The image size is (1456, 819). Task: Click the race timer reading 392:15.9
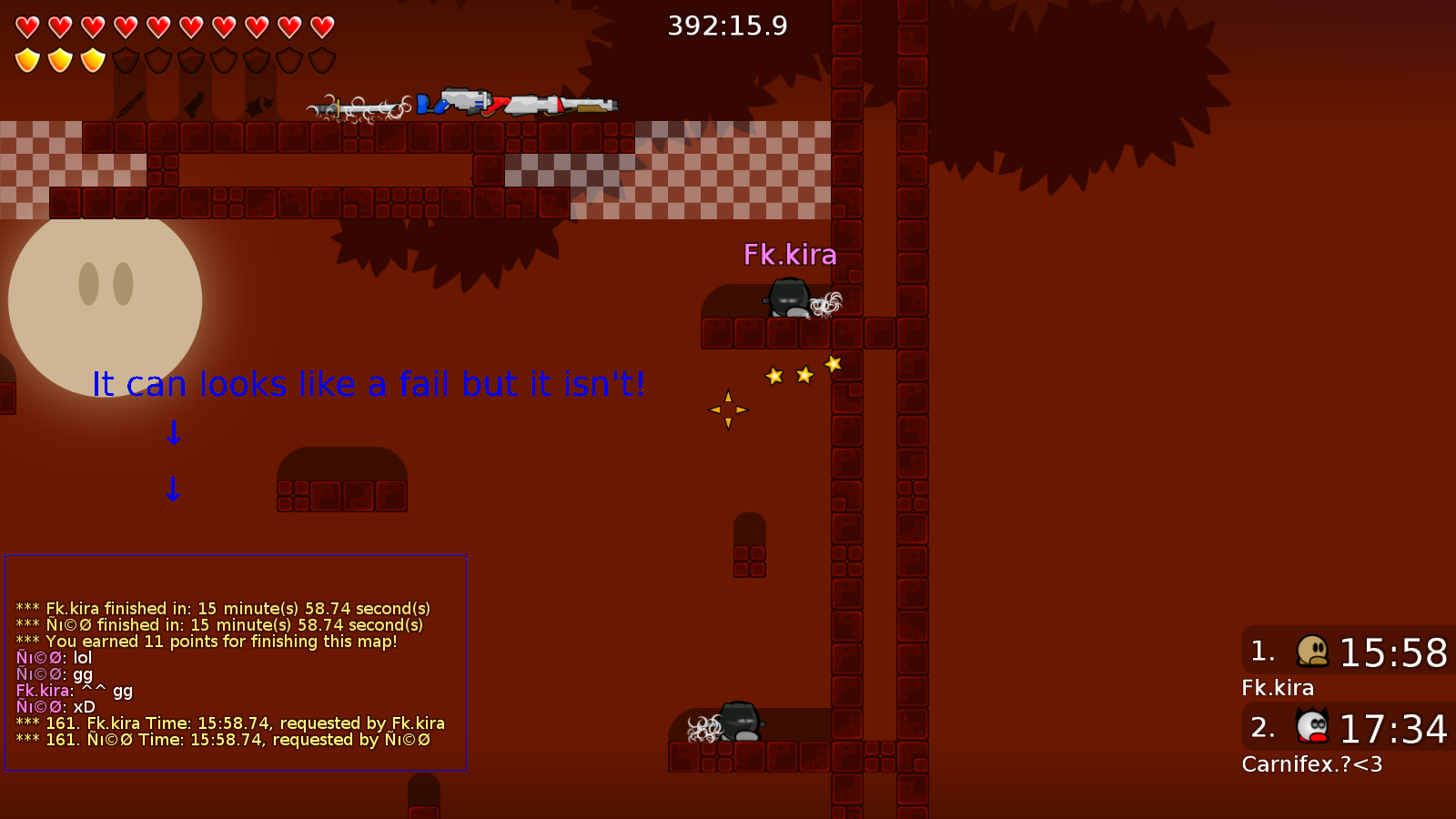(x=726, y=27)
